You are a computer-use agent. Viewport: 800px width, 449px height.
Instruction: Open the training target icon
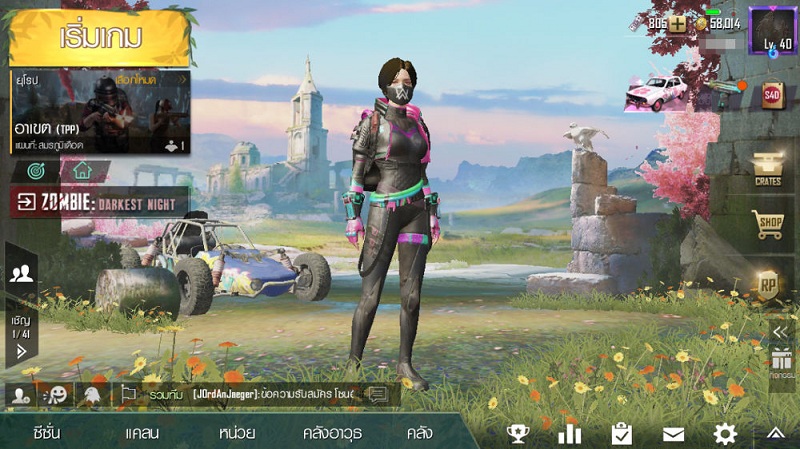(34, 170)
